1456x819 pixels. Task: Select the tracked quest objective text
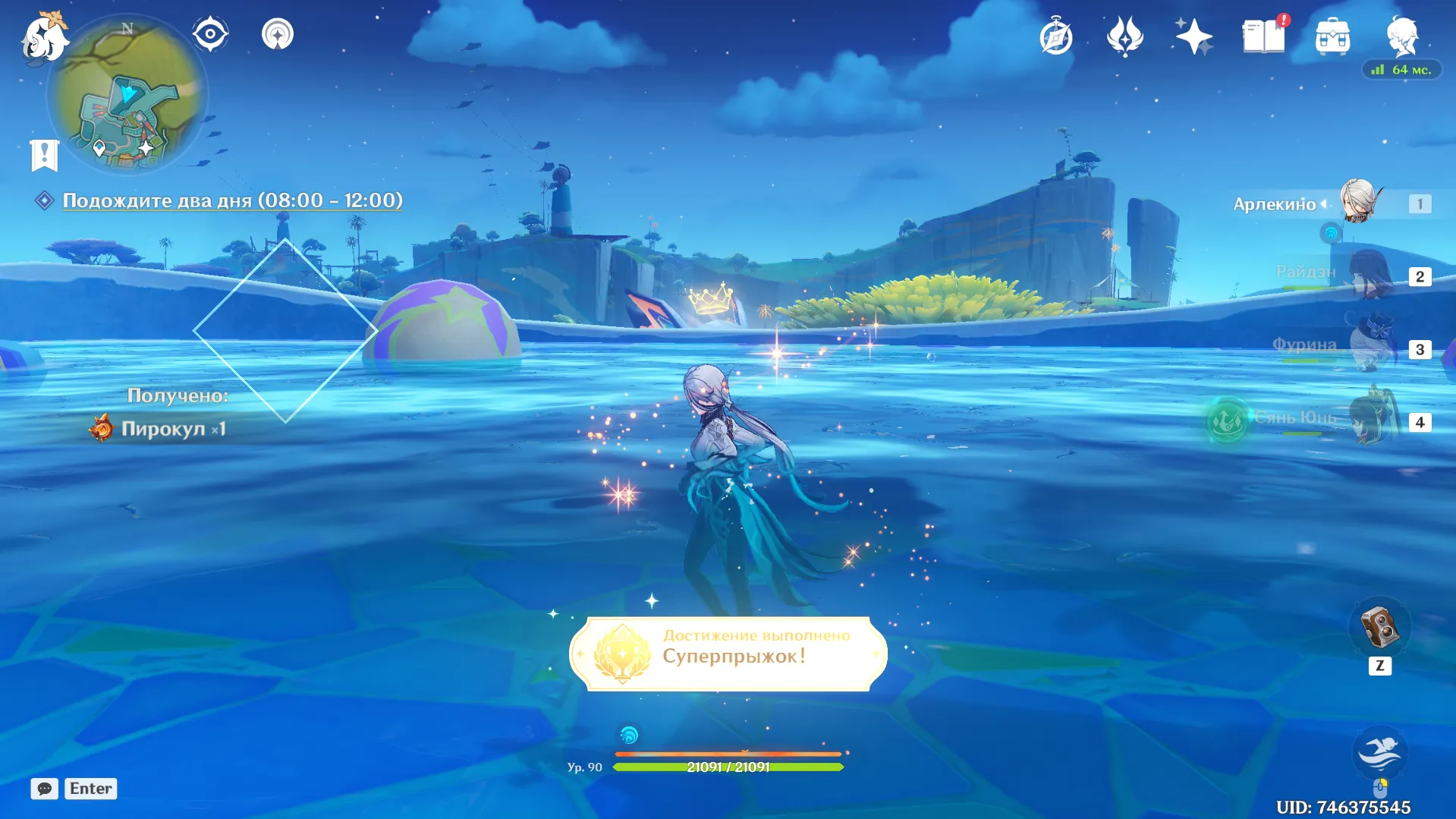(232, 200)
